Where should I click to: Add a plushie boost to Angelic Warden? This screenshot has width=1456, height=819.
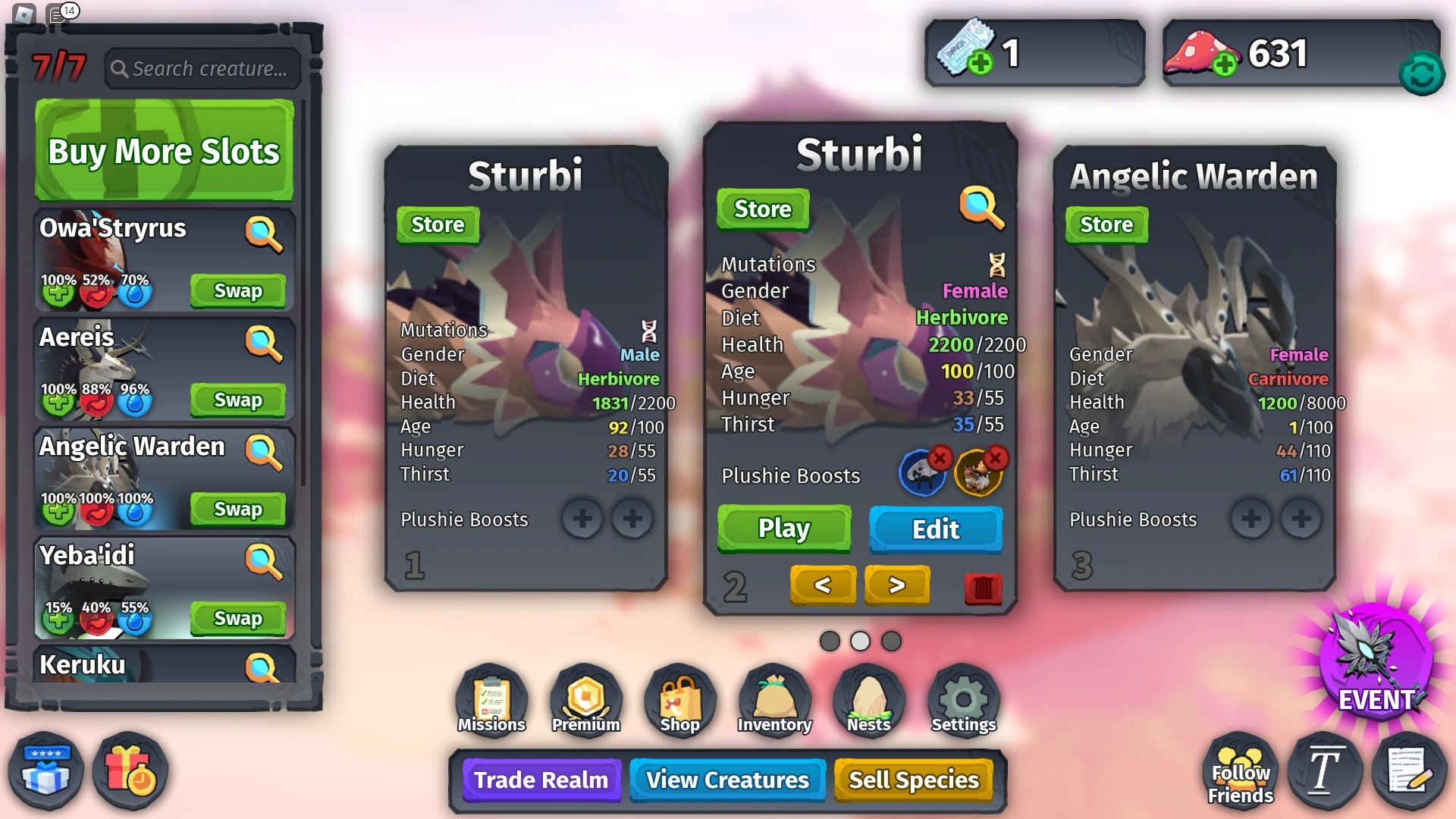click(x=1250, y=519)
